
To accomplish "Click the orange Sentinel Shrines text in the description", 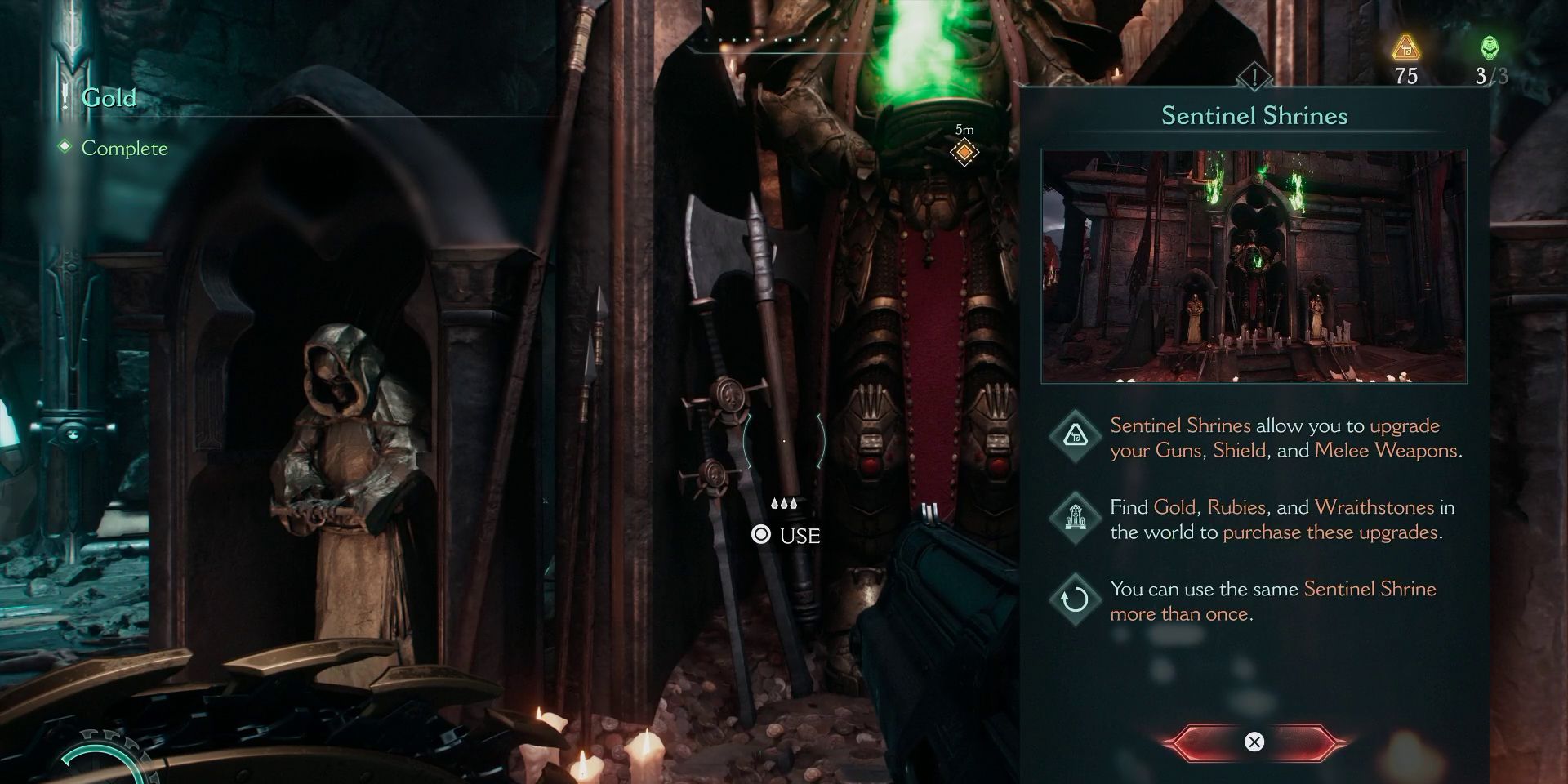I will 1177,425.
